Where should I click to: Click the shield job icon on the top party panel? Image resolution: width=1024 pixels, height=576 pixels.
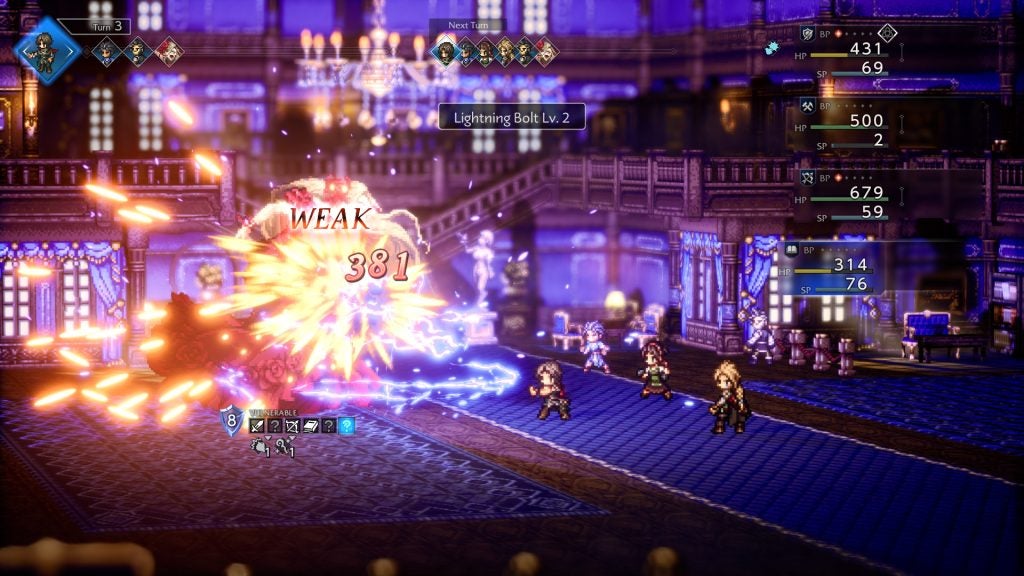point(807,33)
